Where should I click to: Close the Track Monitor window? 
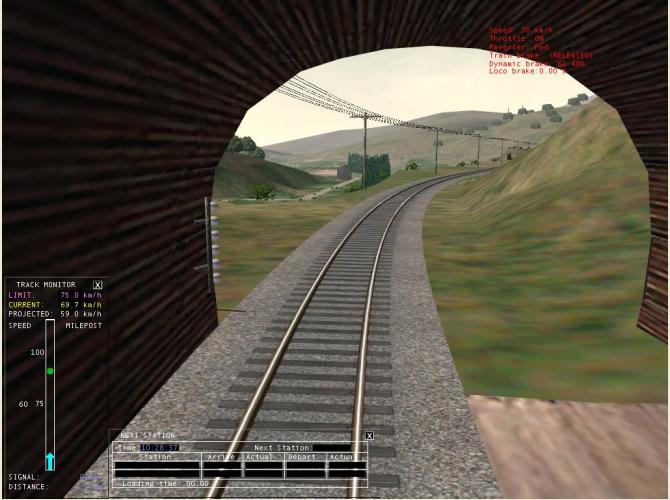click(97, 285)
